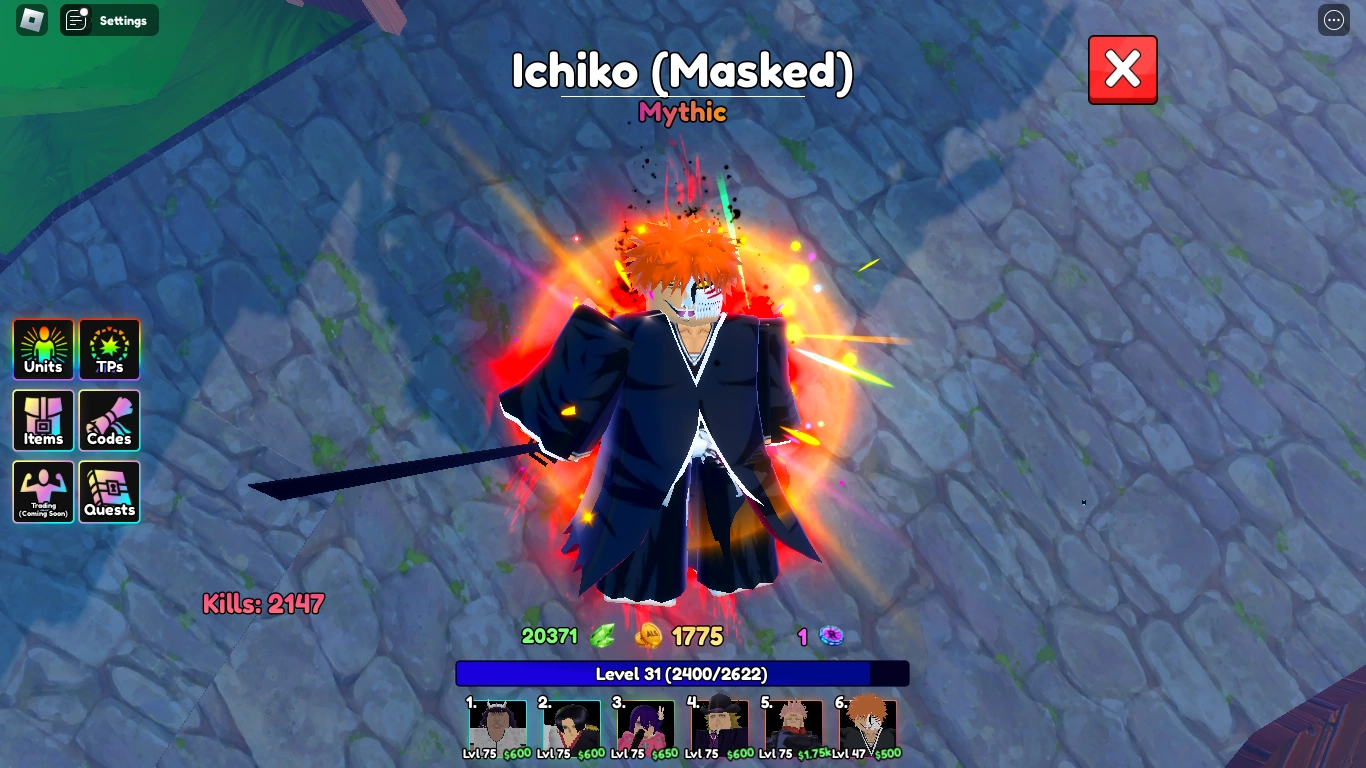The image size is (1366, 768).
Task: Click the Mythic rarity label
Action: click(x=683, y=113)
